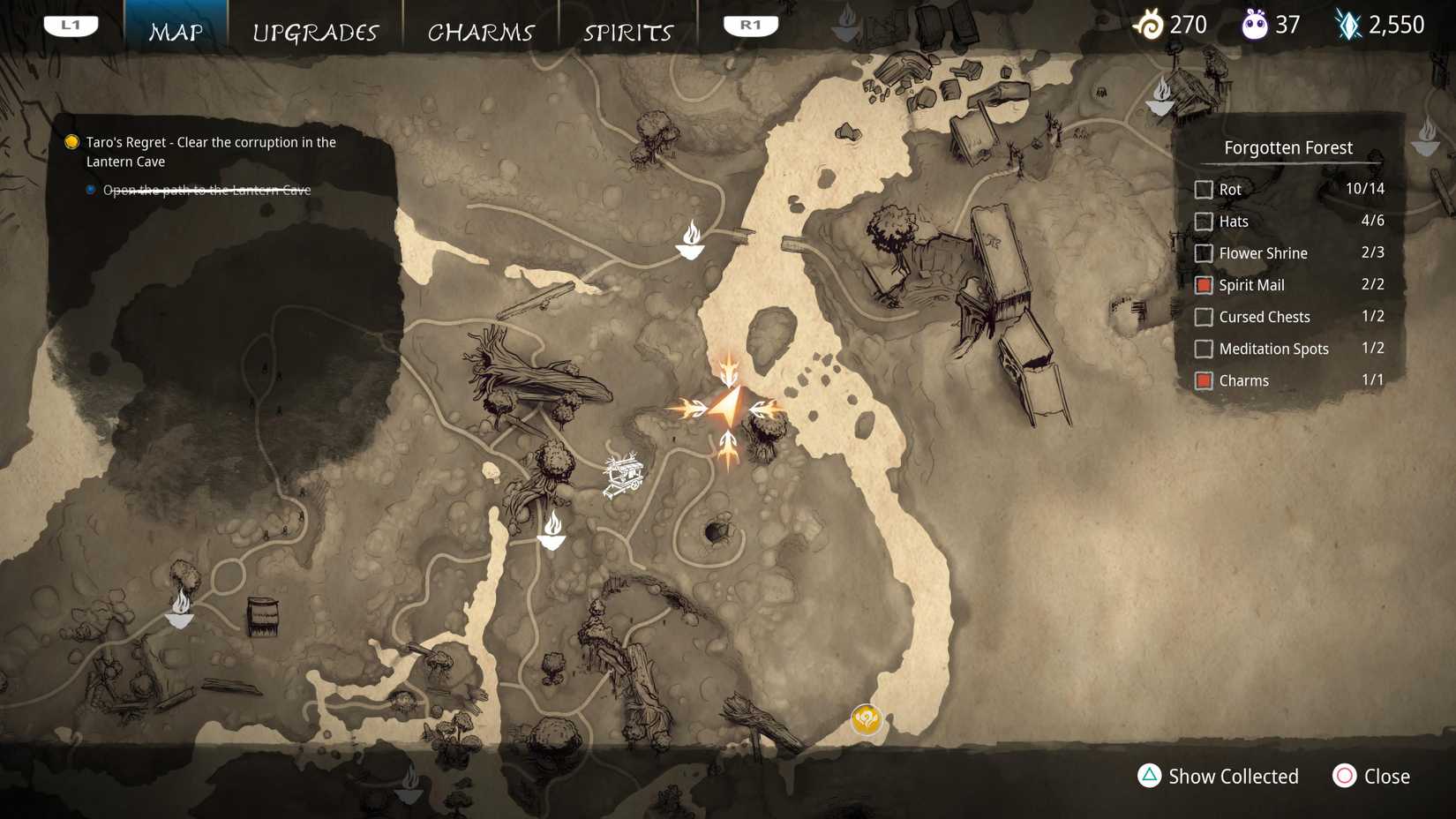Select the yellow objective marker near the bottom
Image resolution: width=1456 pixels, height=819 pixels.
[x=866, y=720]
